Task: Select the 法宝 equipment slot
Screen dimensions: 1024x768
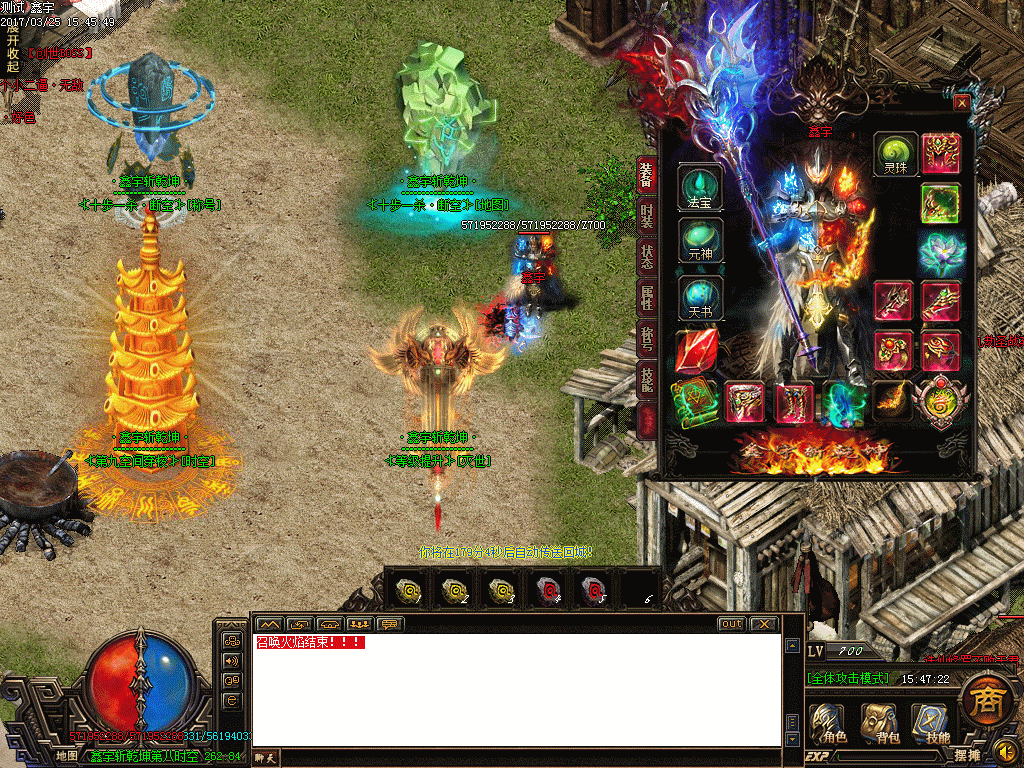Action: pyautogui.click(x=700, y=187)
